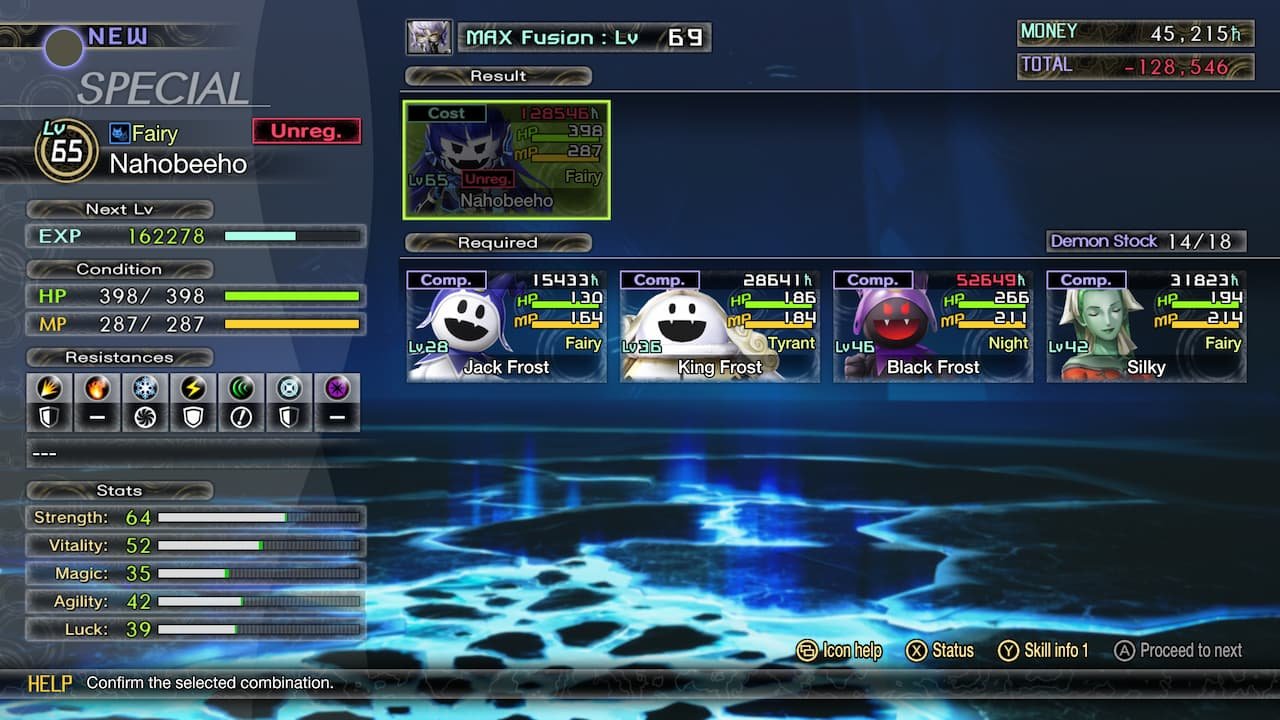
Task: Open the Status screen
Action: (941, 651)
